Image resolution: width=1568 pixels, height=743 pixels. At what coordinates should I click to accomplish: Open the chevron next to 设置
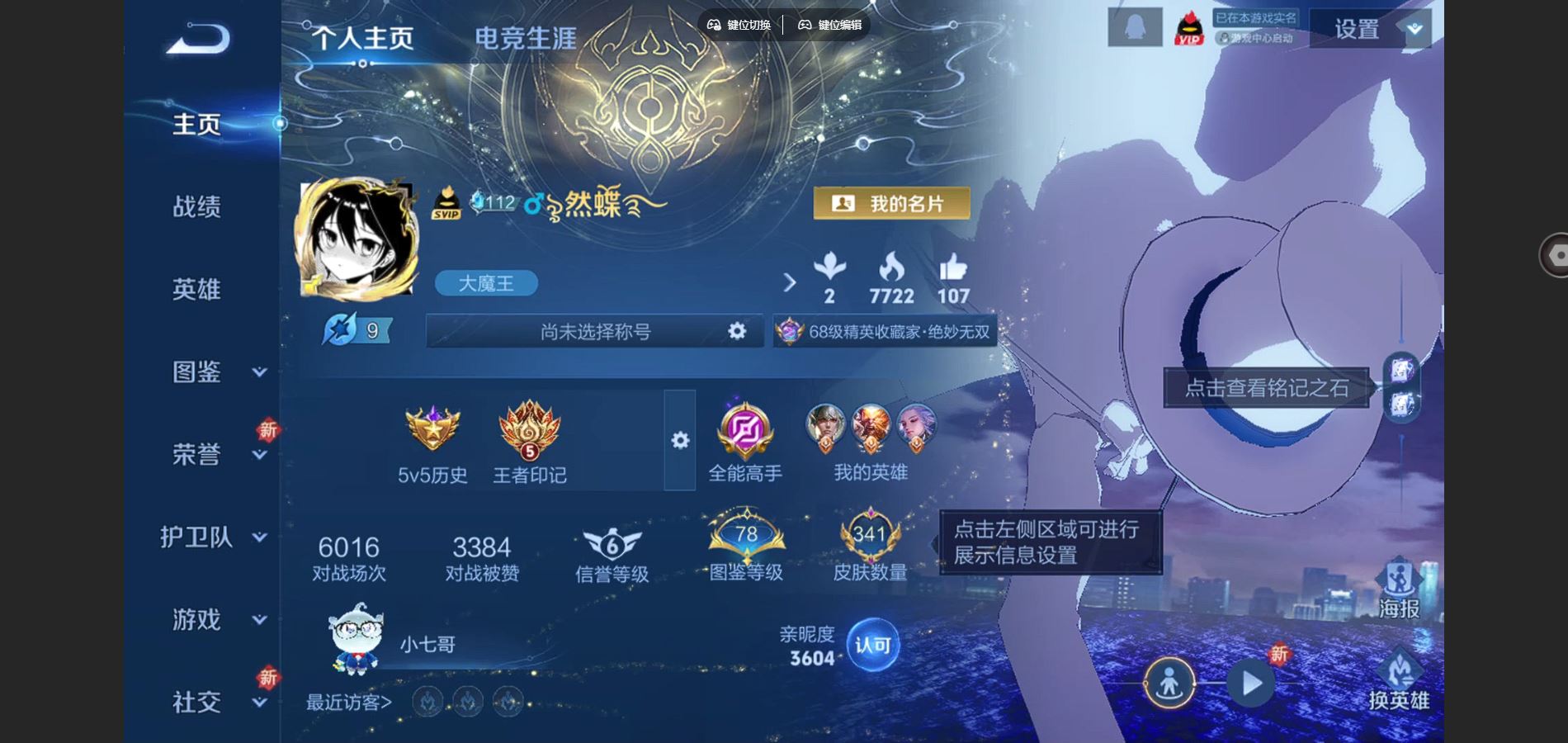coord(1413,28)
